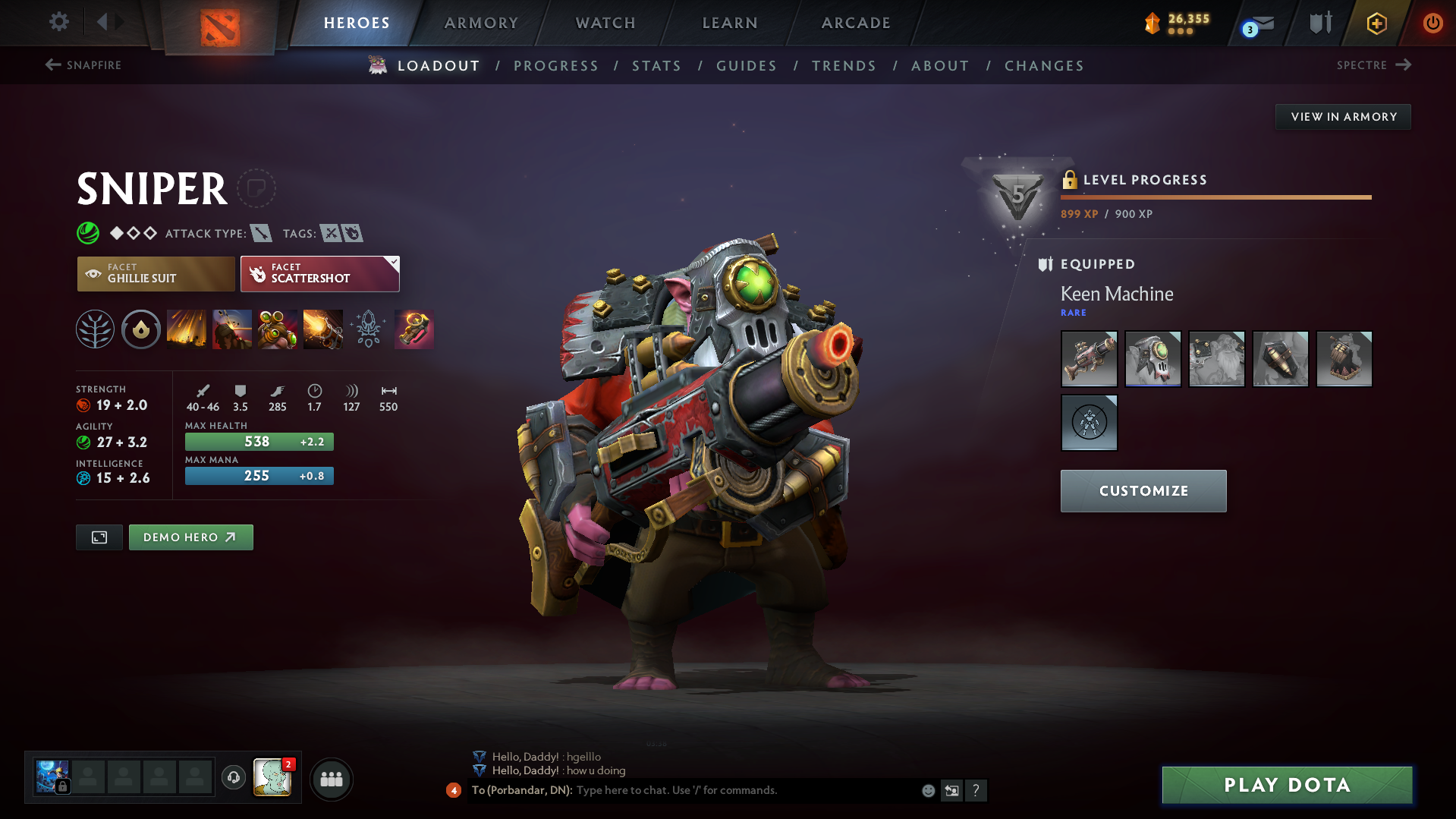Select the Scattershot facet
Viewport: 1456px width, 819px height.
coord(319,273)
